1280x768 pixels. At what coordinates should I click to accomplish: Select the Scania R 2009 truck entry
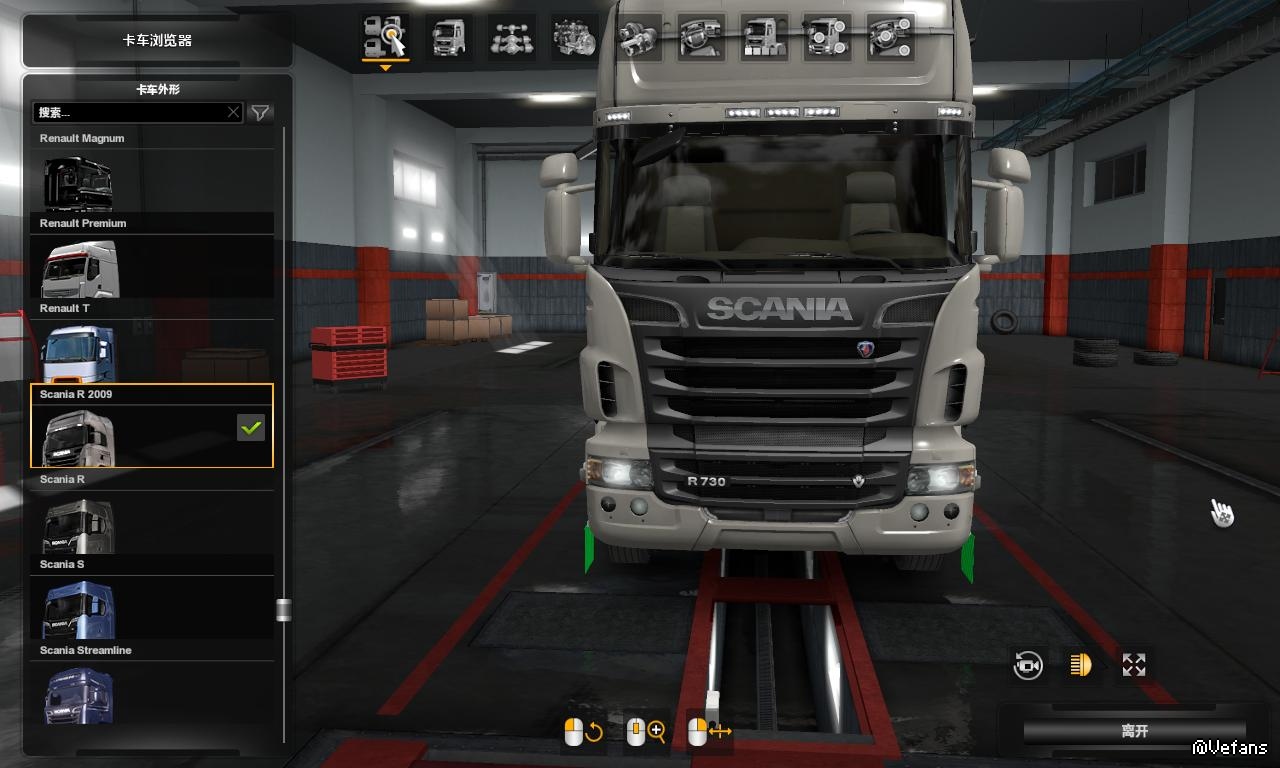click(152, 426)
